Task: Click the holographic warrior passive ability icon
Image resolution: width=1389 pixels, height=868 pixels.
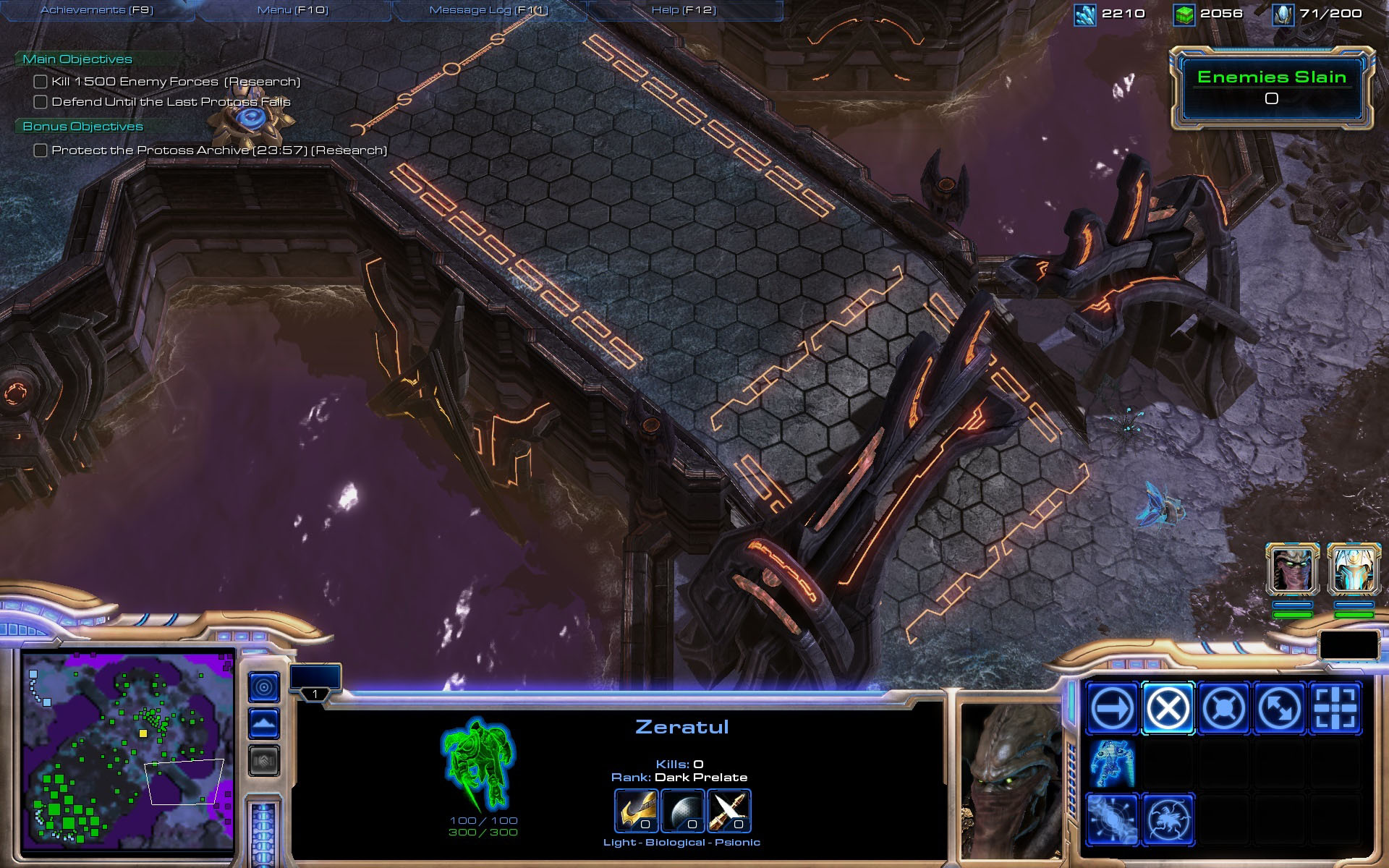Action: point(1112,764)
